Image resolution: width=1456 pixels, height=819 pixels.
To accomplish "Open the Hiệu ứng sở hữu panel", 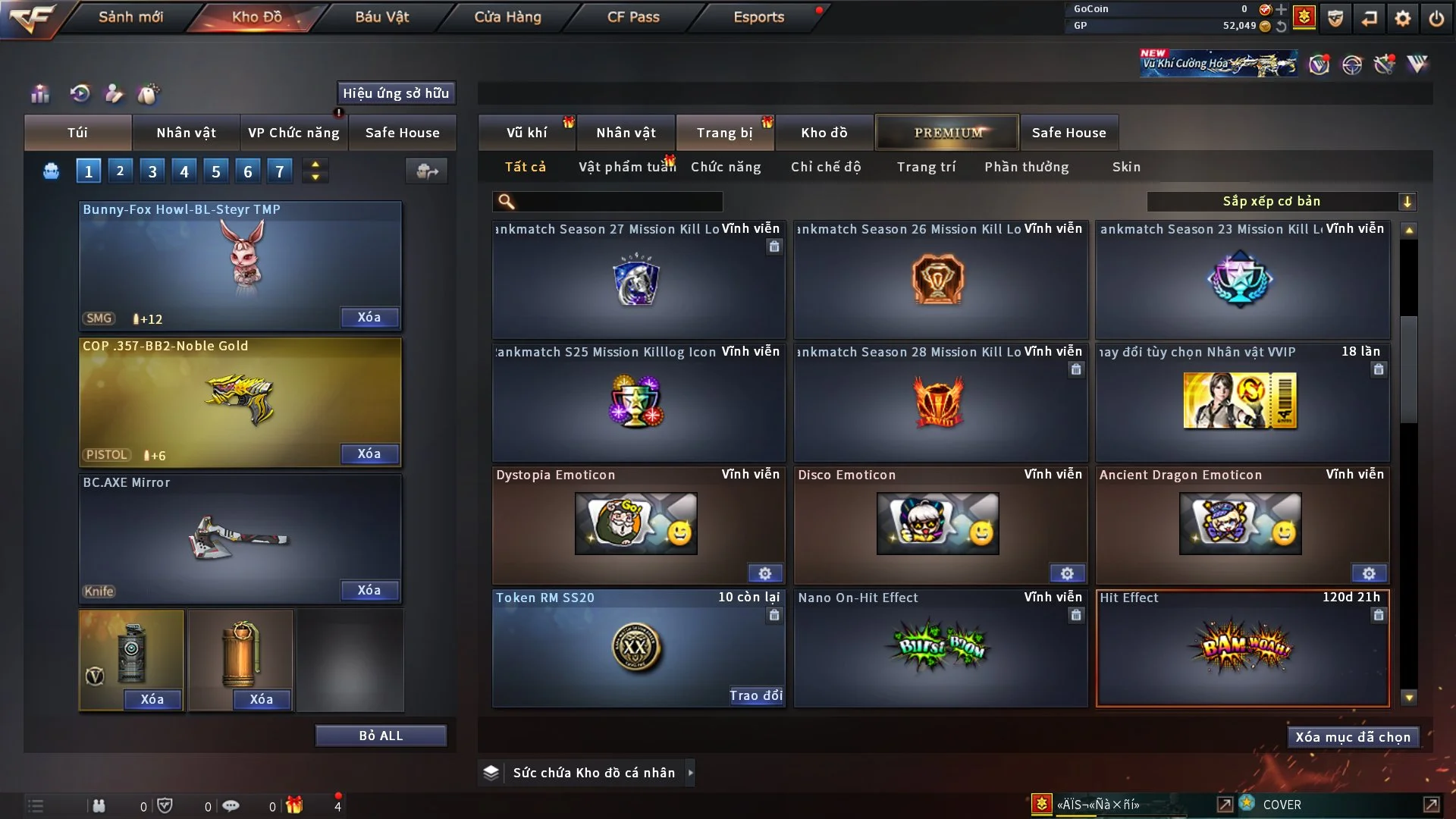I will (x=396, y=93).
